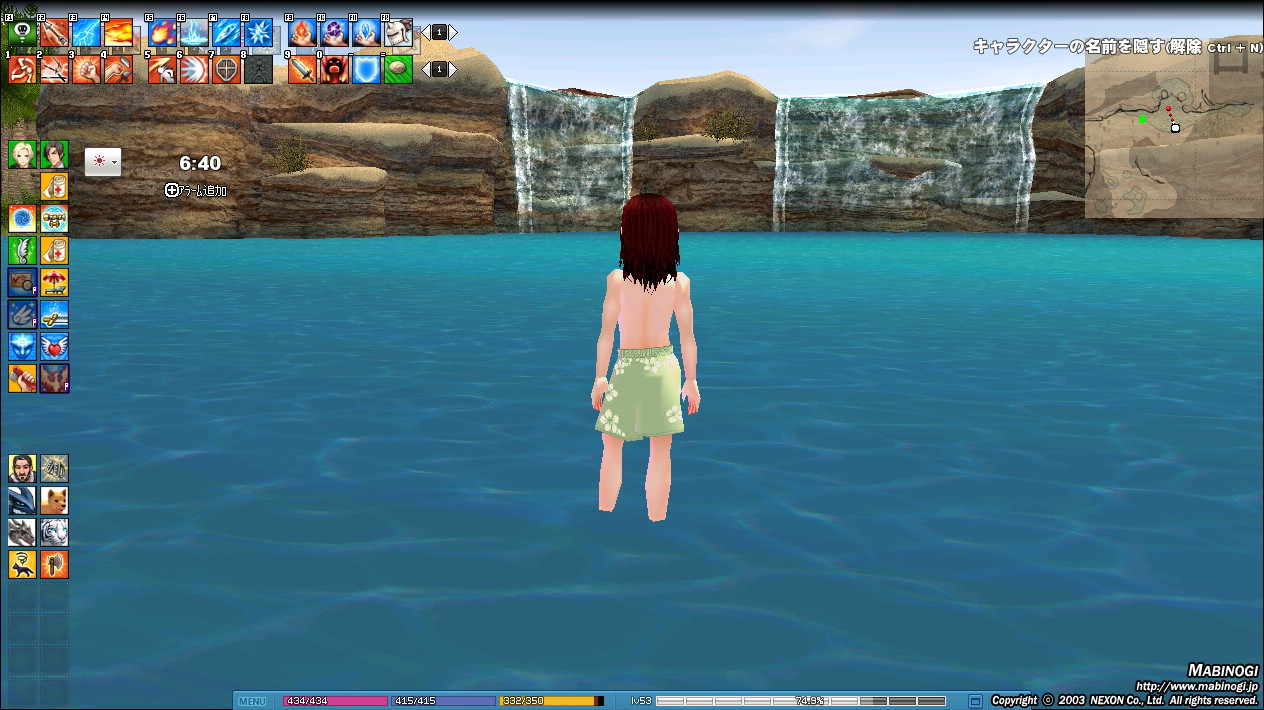Use the skull icon on F1
Image resolution: width=1264 pixels, height=710 pixels.
[22, 33]
